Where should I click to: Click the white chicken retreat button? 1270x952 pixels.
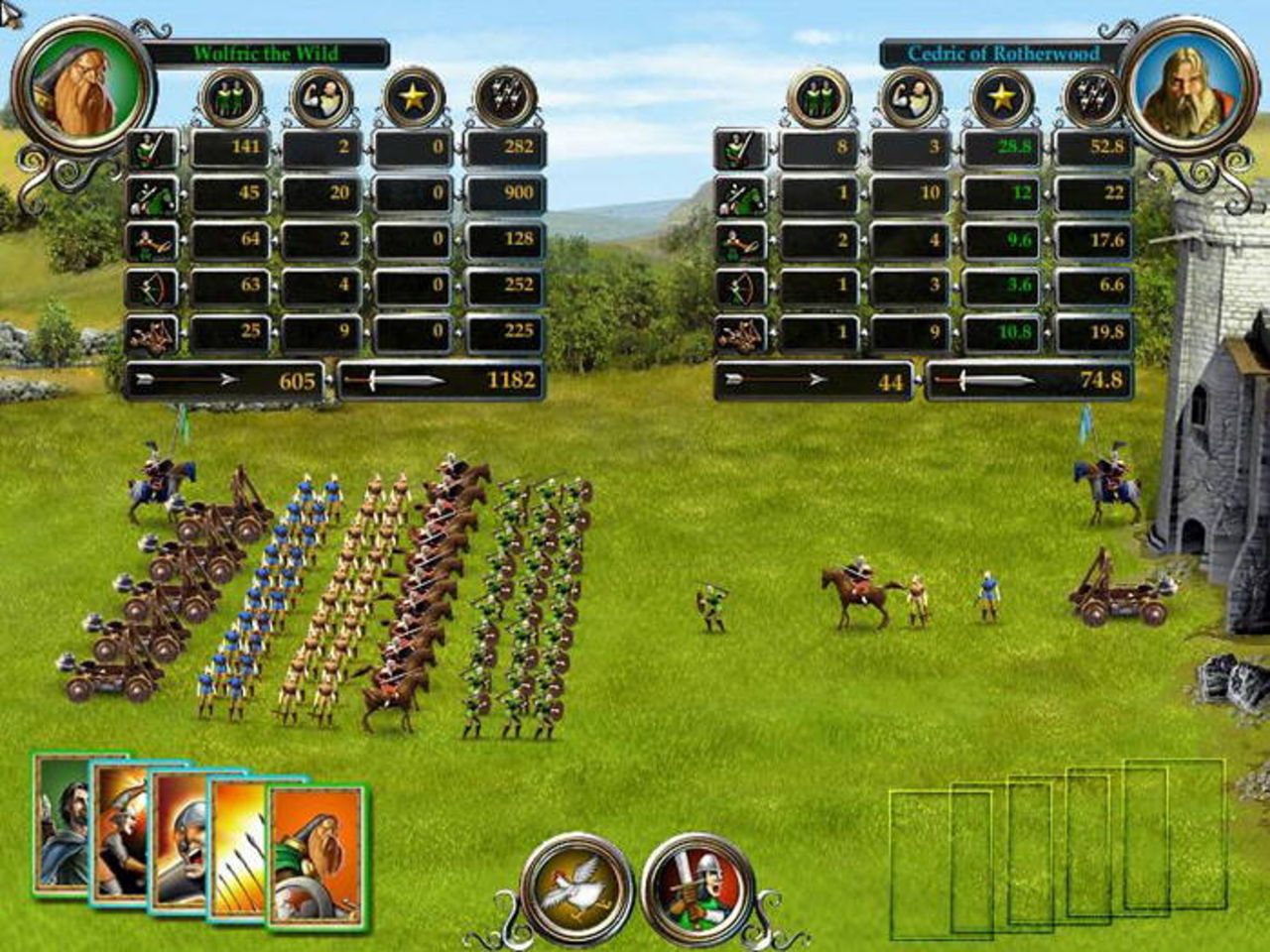[576, 887]
